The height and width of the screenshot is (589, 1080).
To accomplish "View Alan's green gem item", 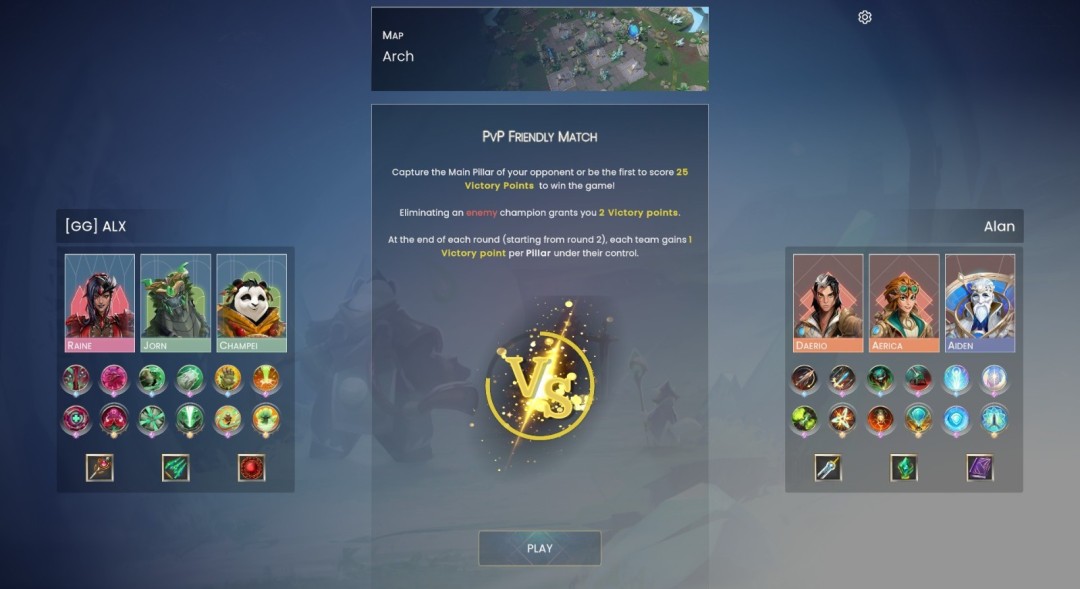I will click(x=904, y=468).
